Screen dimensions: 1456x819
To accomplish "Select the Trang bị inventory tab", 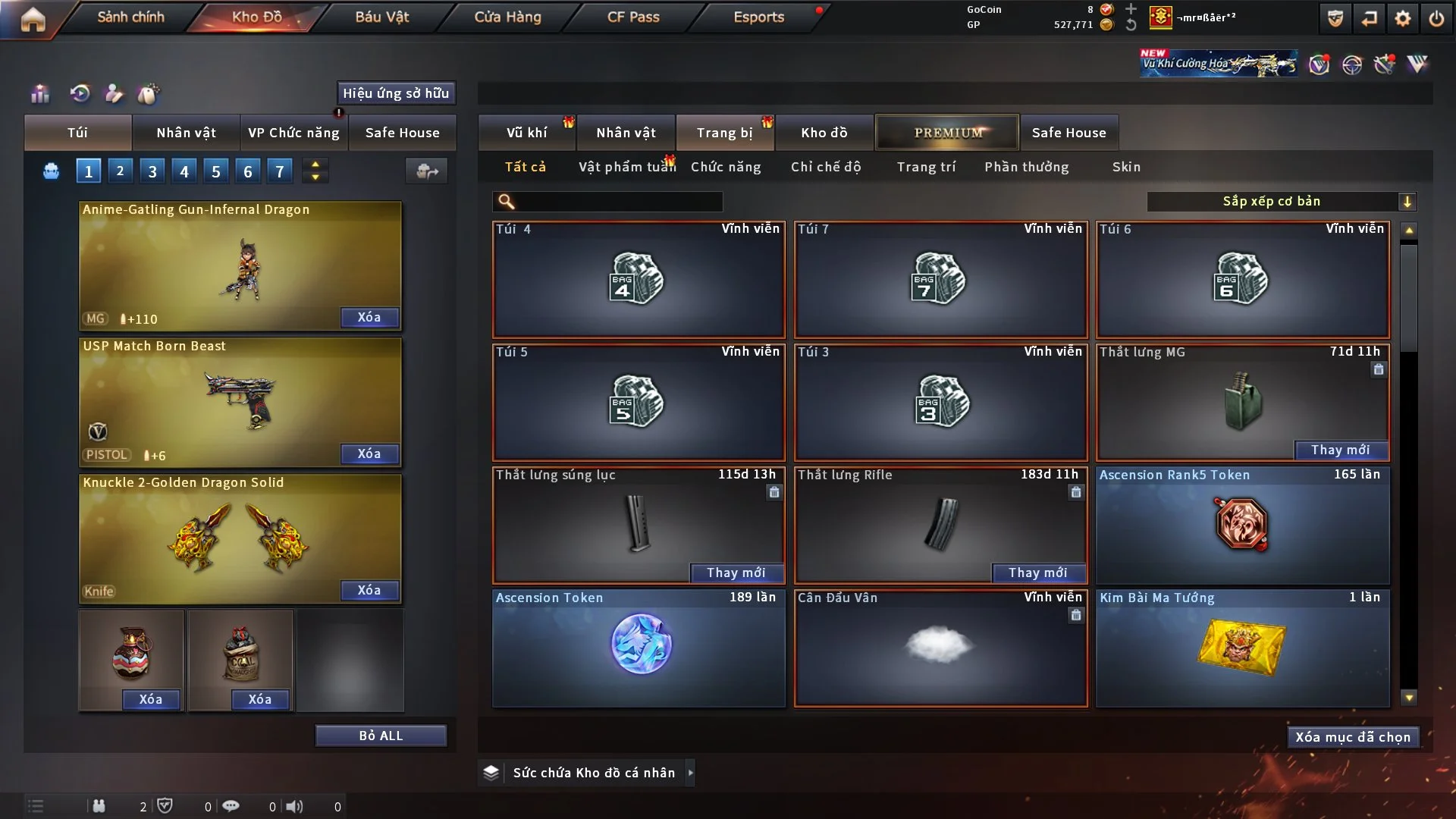I will coord(724,133).
